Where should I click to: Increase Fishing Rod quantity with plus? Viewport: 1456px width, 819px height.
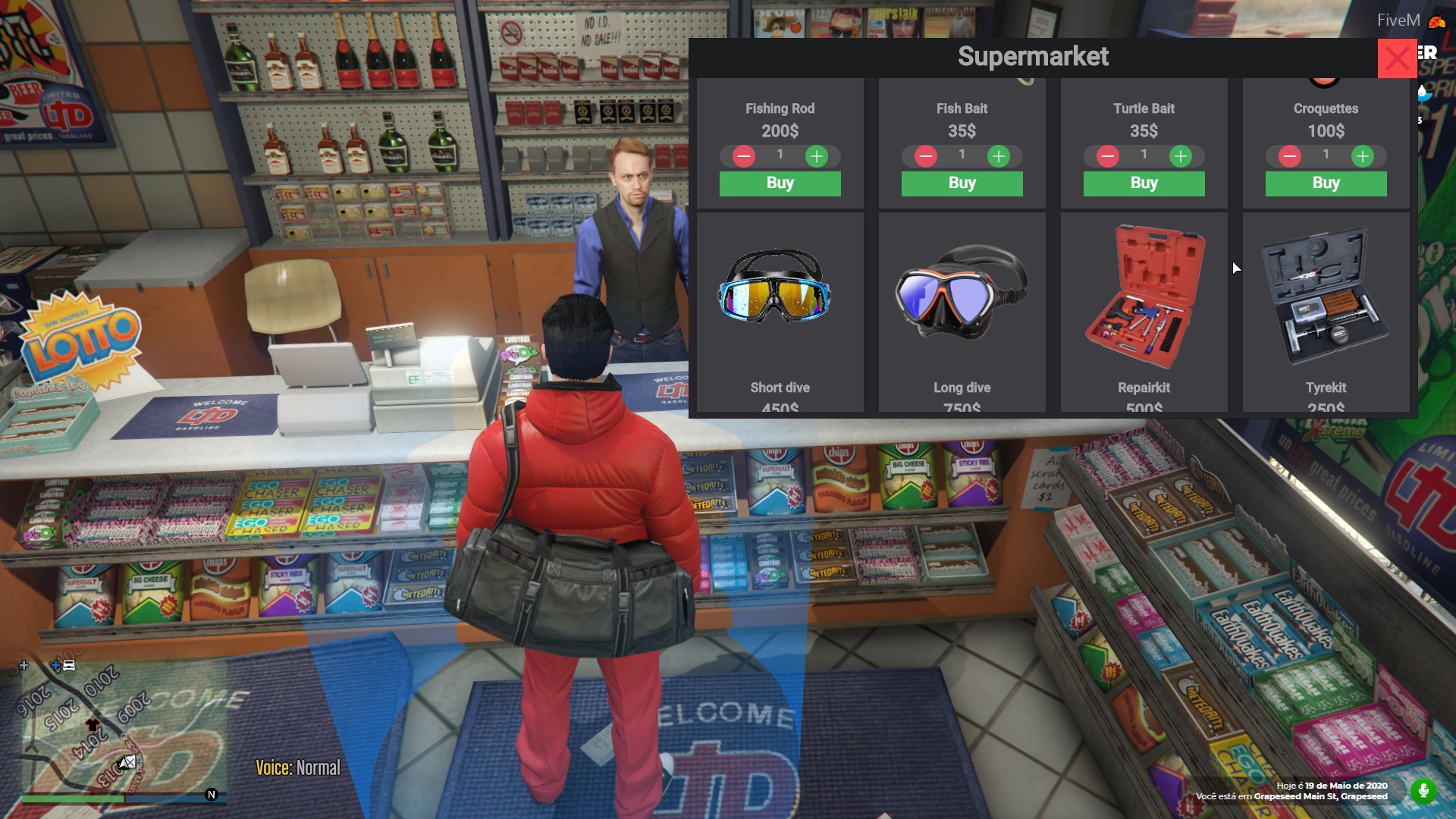(817, 156)
